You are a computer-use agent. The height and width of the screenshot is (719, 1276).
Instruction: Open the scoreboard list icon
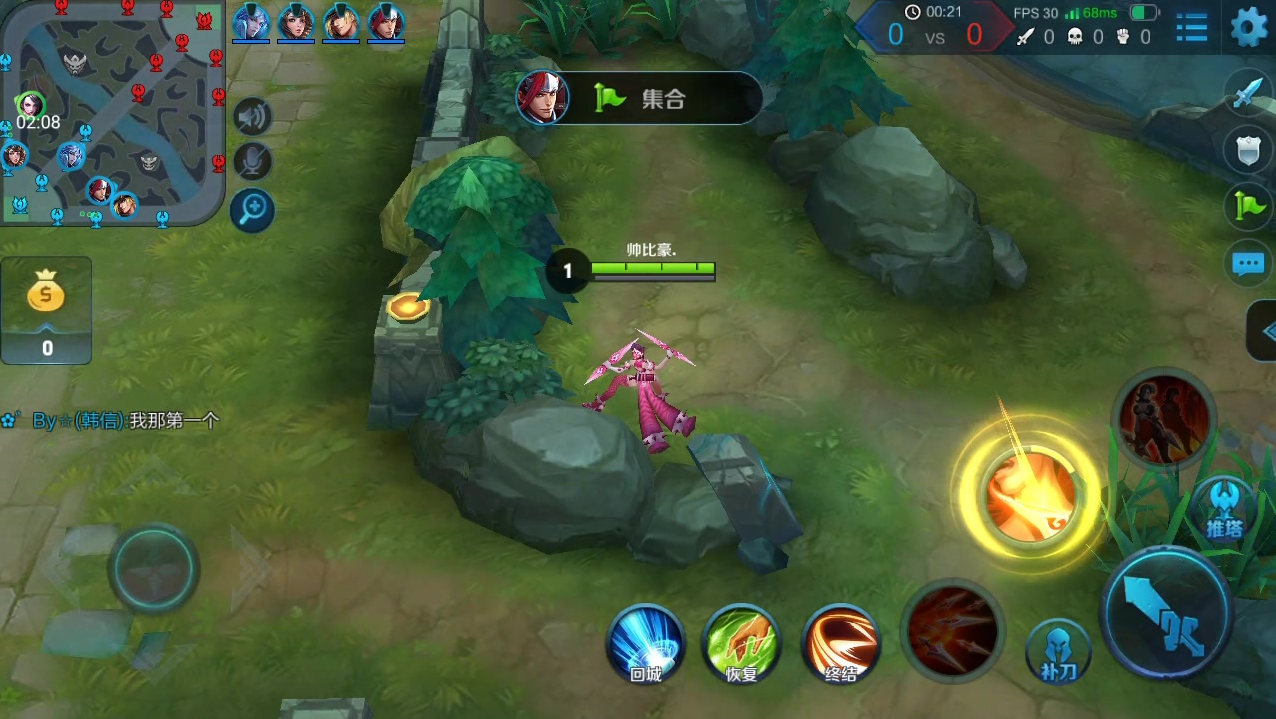click(1191, 27)
